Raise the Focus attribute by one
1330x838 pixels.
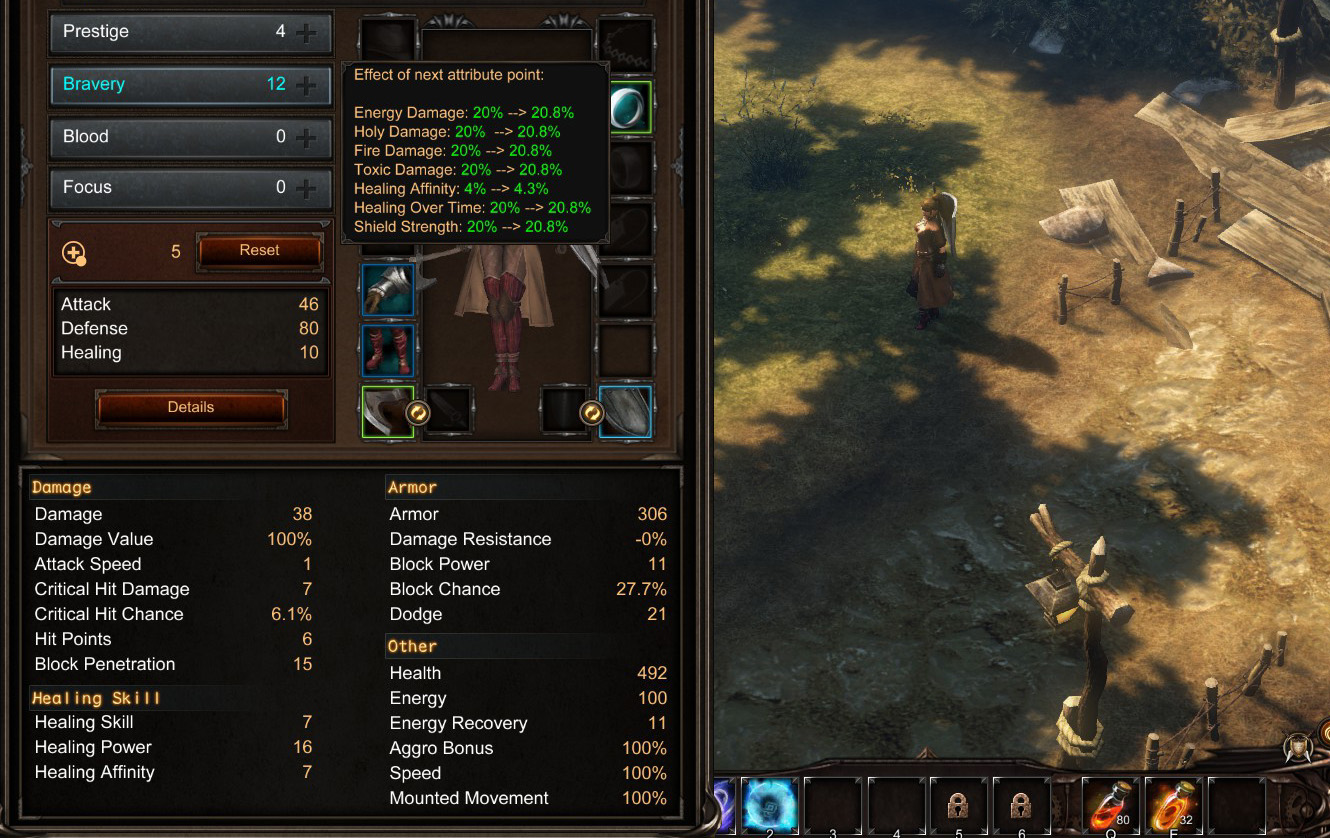306,188
